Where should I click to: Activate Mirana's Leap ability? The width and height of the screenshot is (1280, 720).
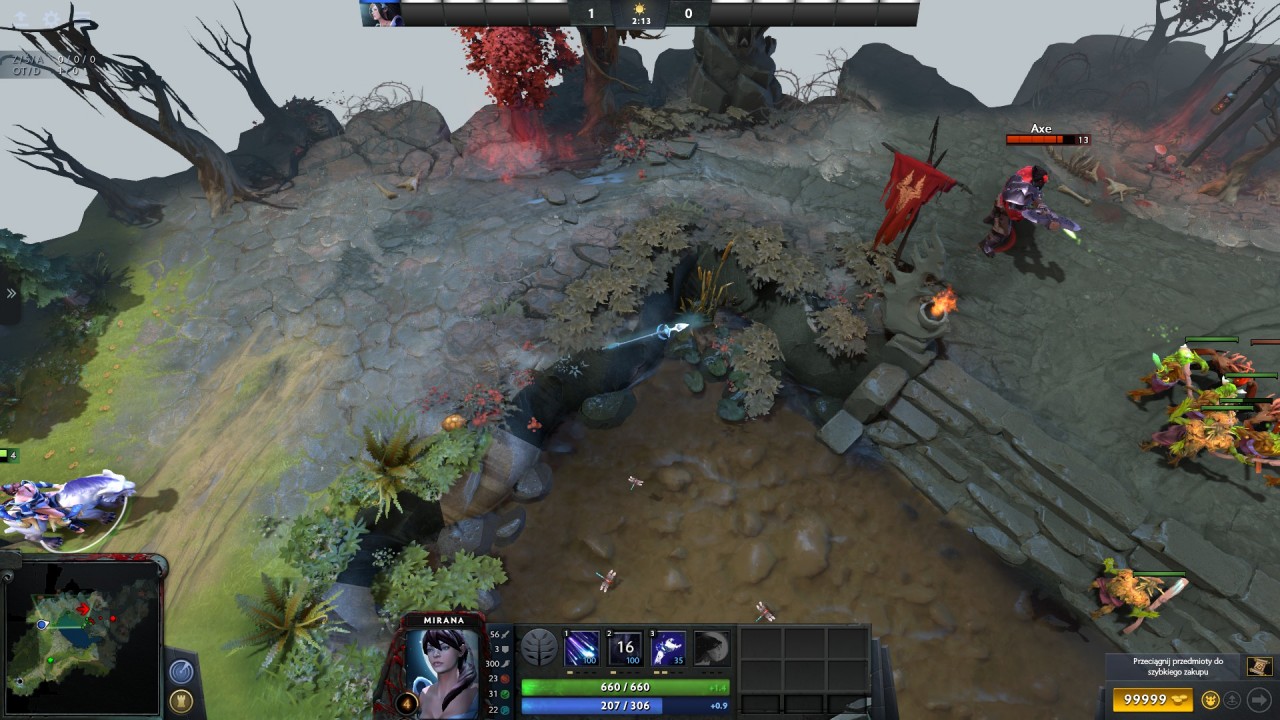pos(668,648)
